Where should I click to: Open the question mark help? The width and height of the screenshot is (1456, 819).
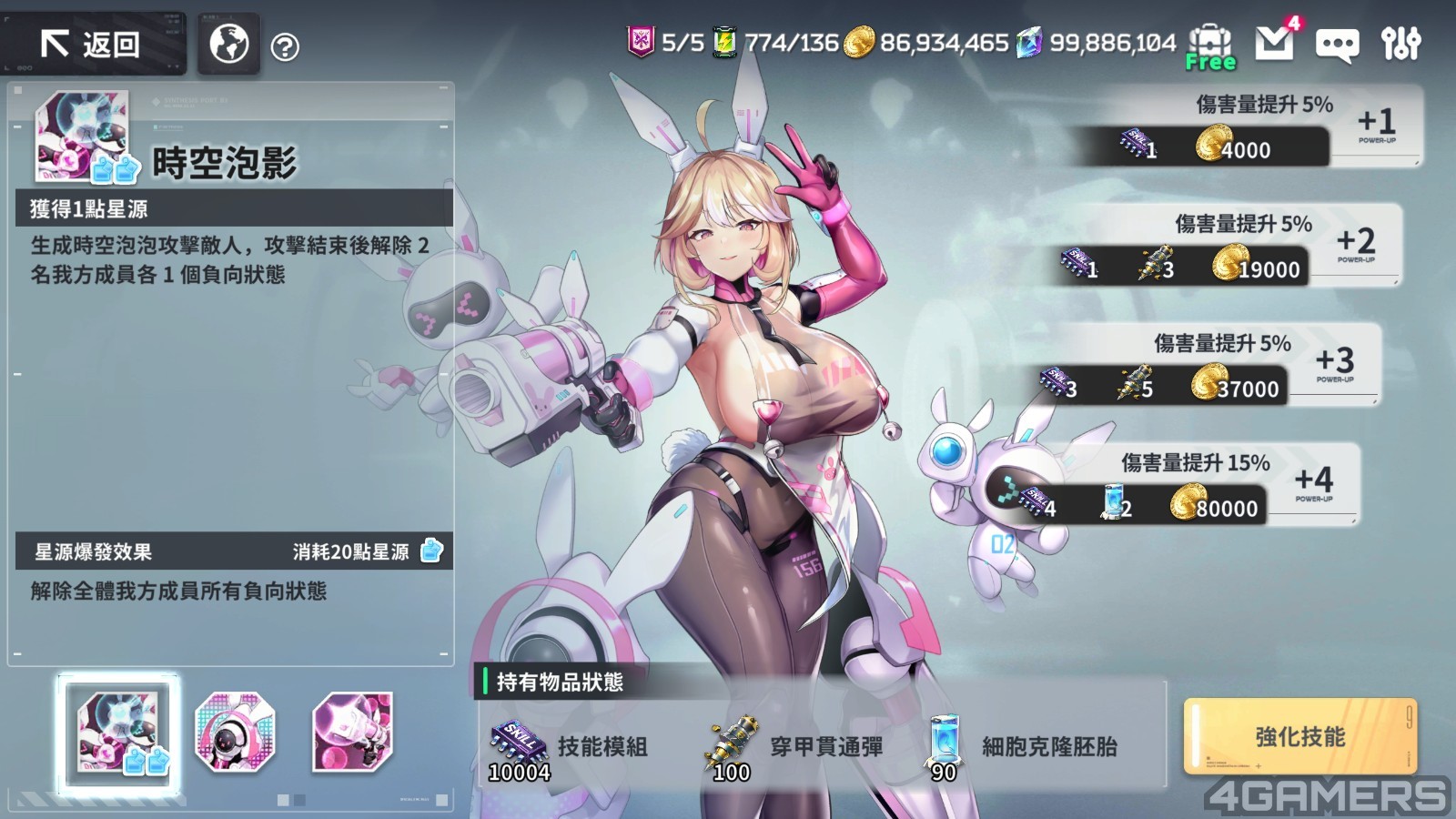click(286, 47)
